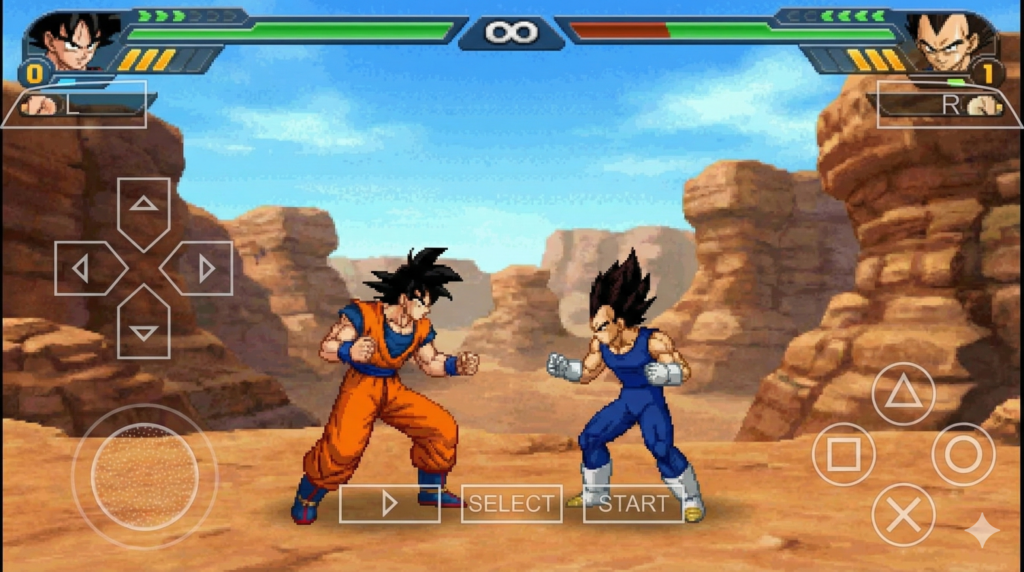Screen dimensions: 1024x572
Task: Tap the L shoulder button
Action: pyautogui.click(x=75, y=104)
